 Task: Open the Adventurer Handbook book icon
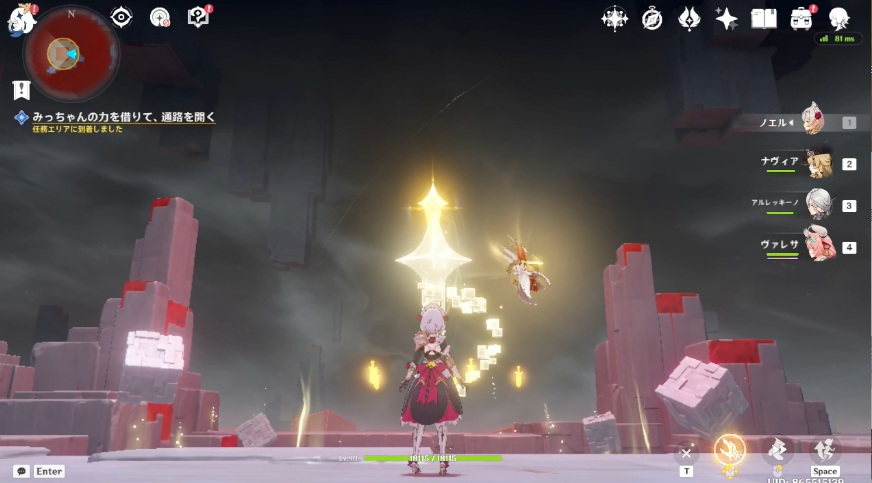coord(764,18)
